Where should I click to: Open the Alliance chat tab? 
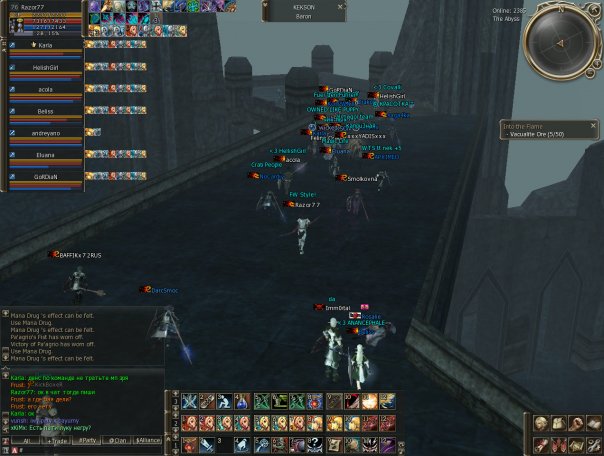(148, 440)
